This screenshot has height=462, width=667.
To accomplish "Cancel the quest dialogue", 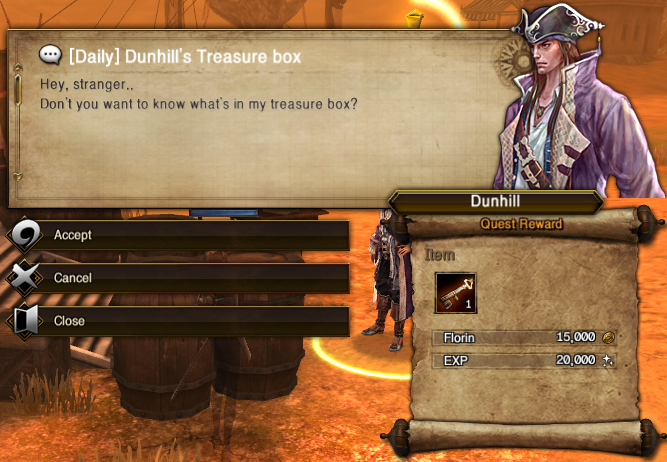I will pos(180,278).
